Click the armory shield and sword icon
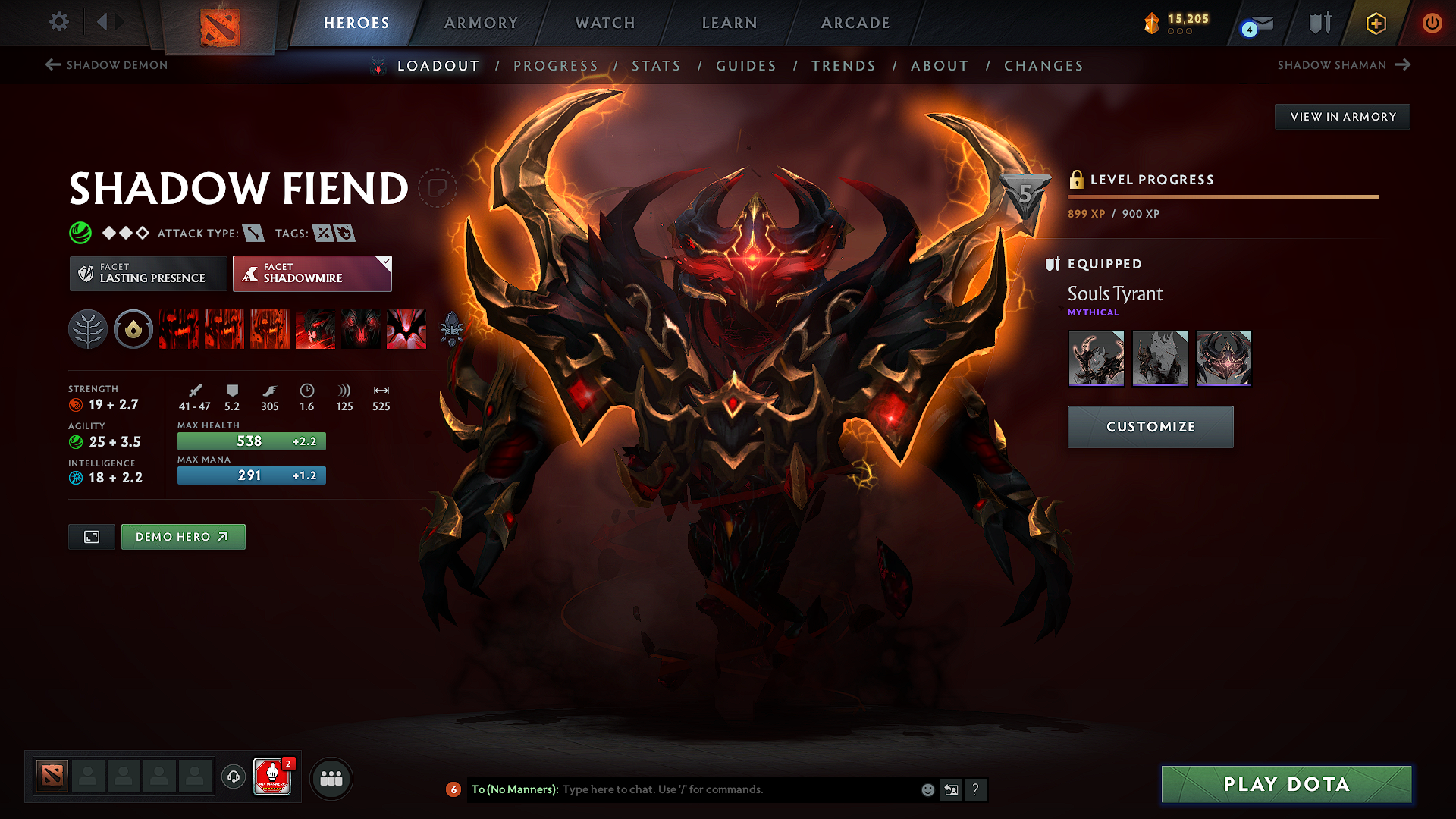This screenshot has height=819, width=1456. [x=1318, y=23]
